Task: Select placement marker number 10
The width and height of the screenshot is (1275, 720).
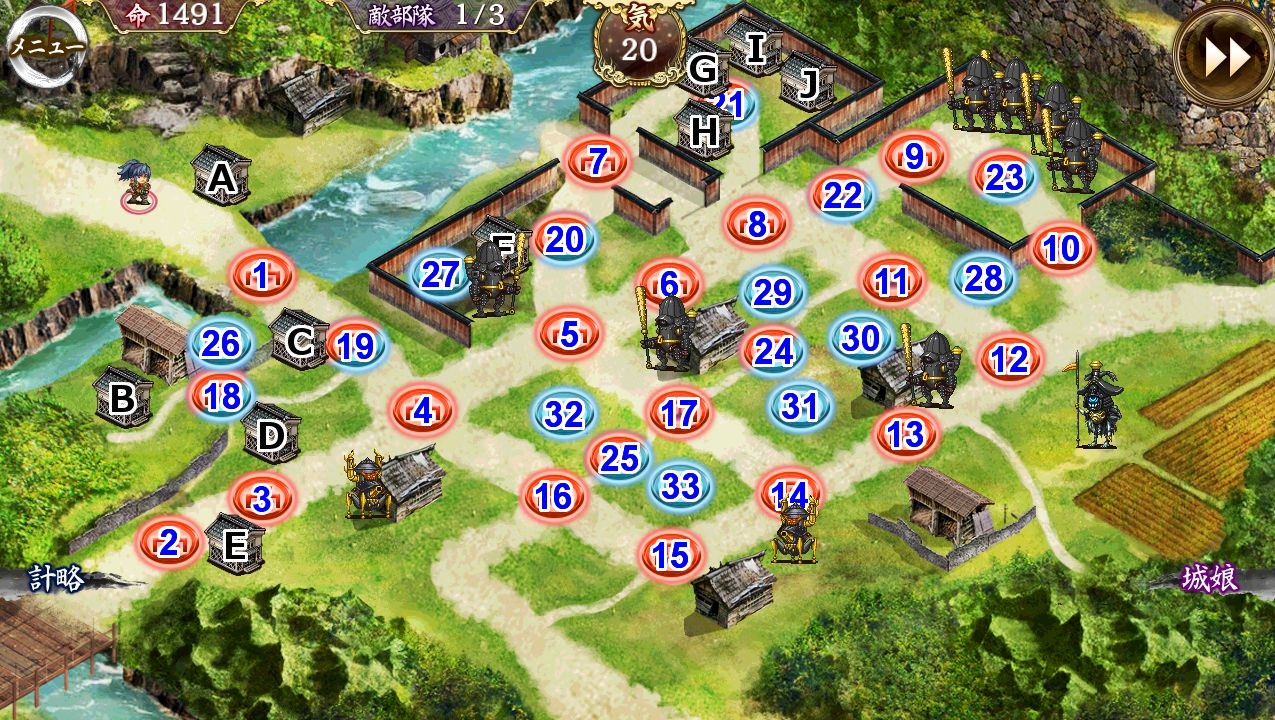Action: point(1061,248)
